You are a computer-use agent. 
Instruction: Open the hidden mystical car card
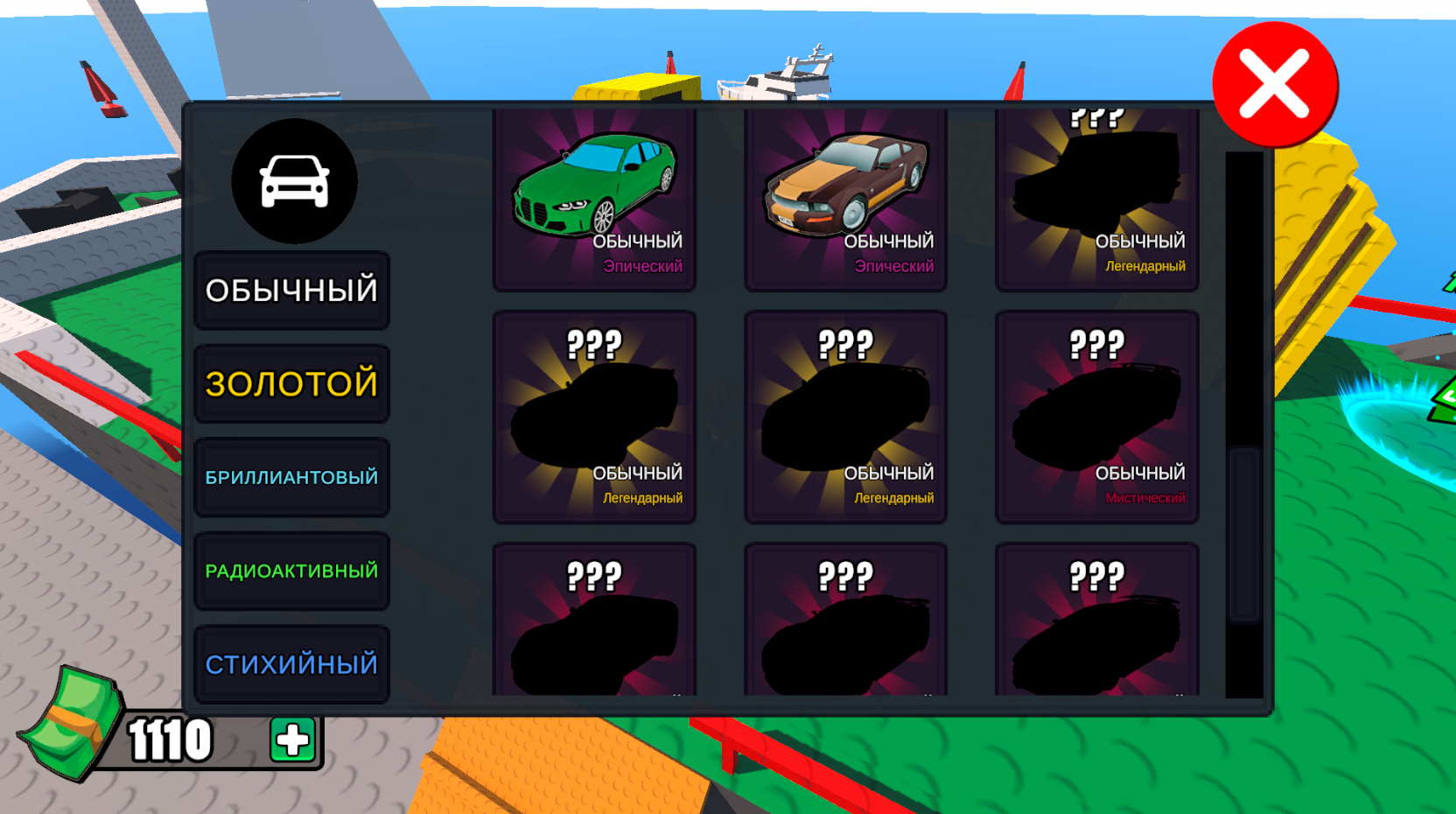tap(1096, 416)
